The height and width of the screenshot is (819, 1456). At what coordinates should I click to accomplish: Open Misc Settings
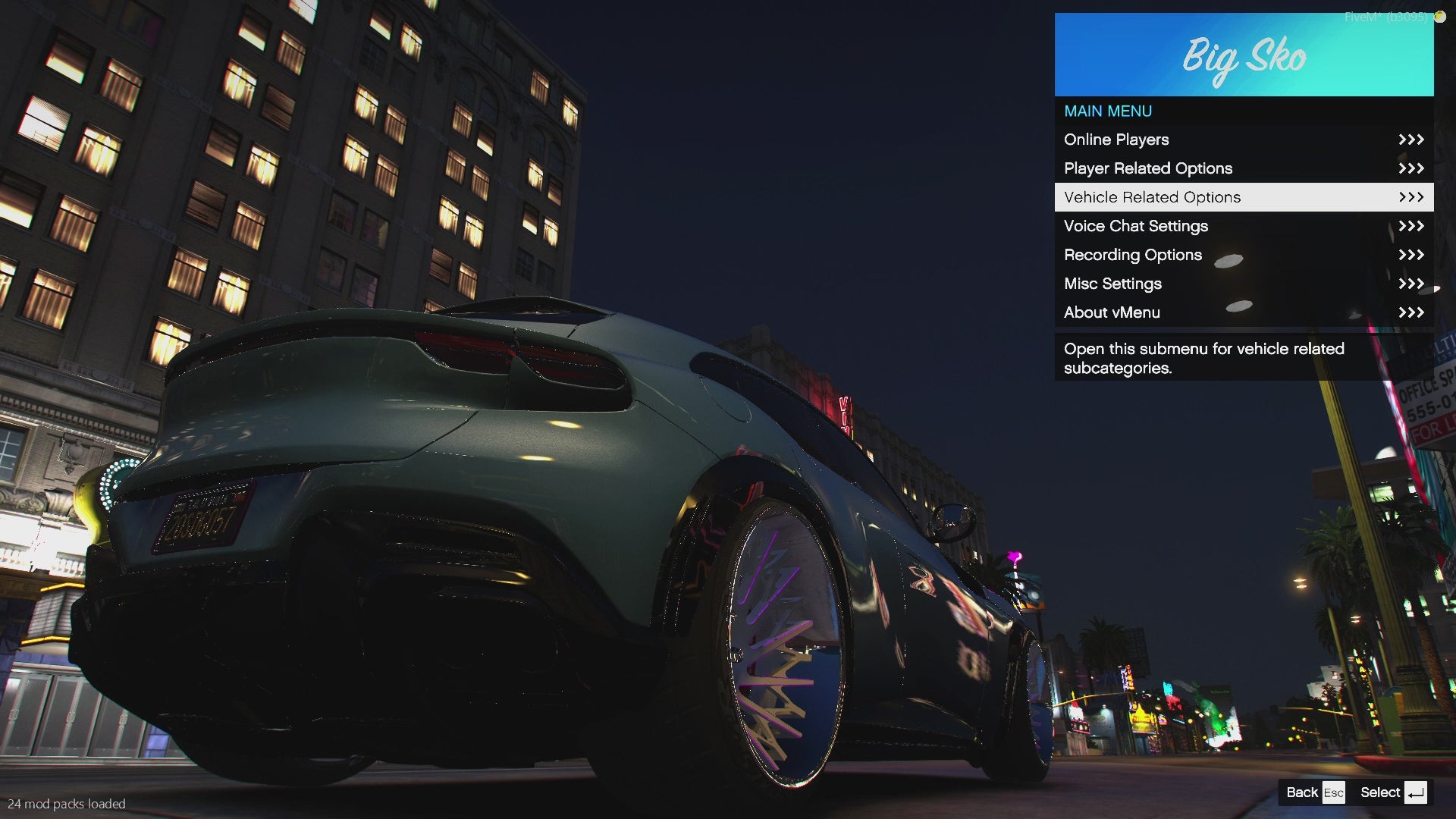1244,284
